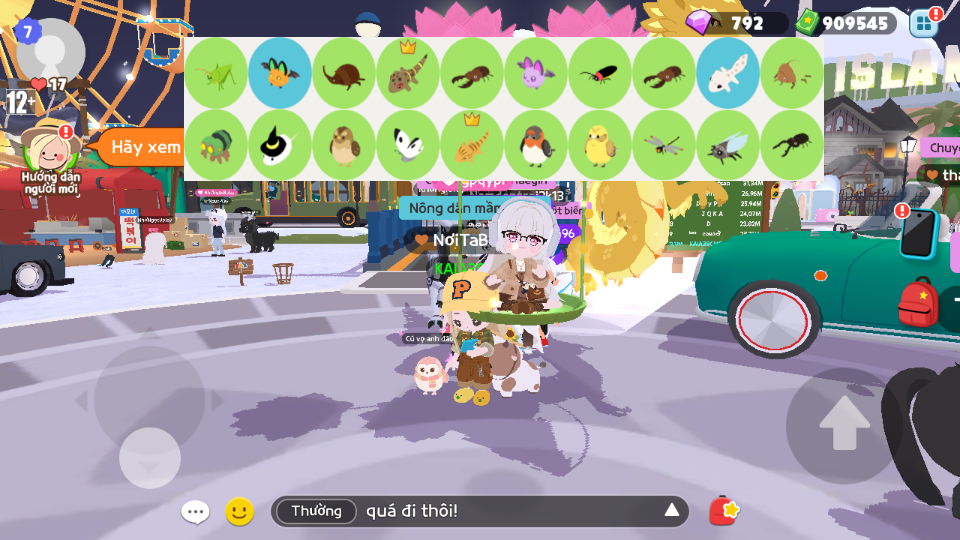Open the yellow smiley emote menu
The height and width of the screenshot is (540, 960).
pos(239,512)
